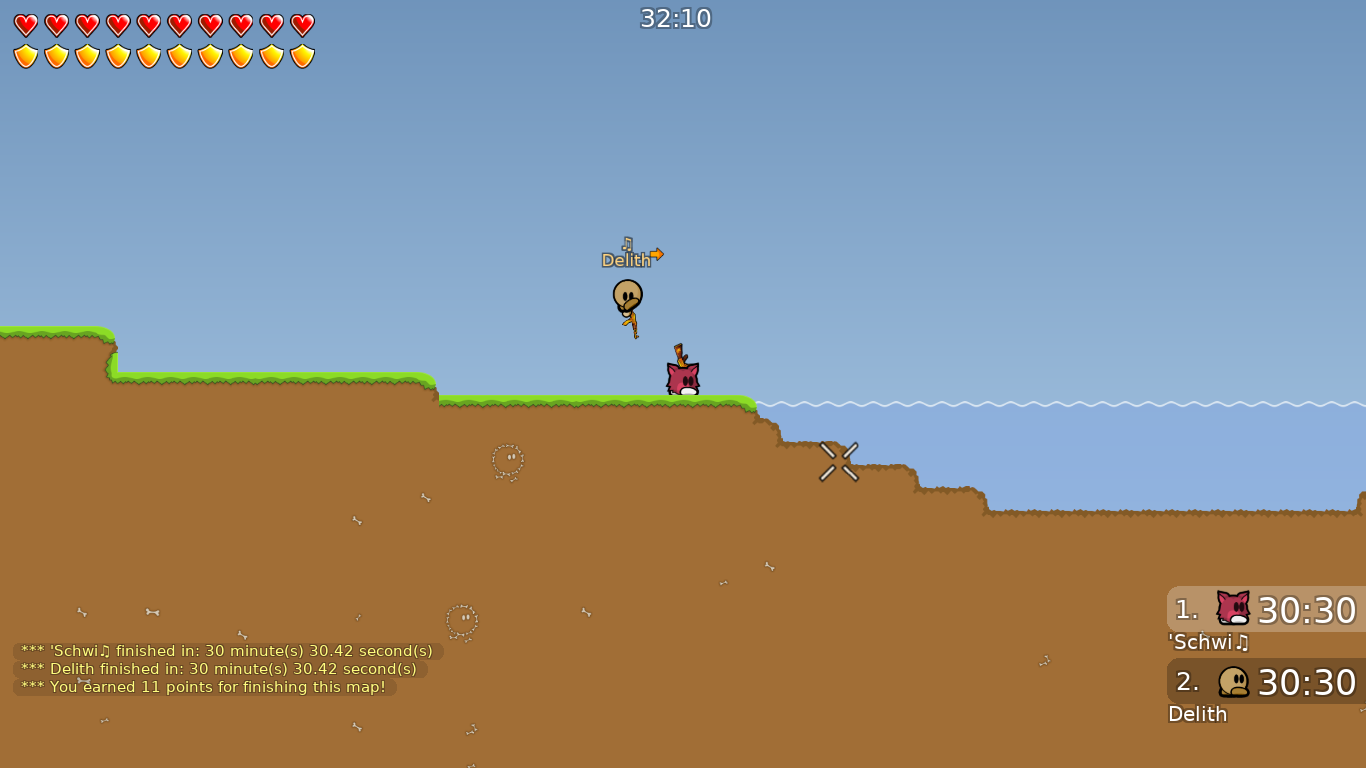This screenshot has height=768, width=1366.
Task: Click the crosshair on the dirt slope
Action: (x=838, y=462)
